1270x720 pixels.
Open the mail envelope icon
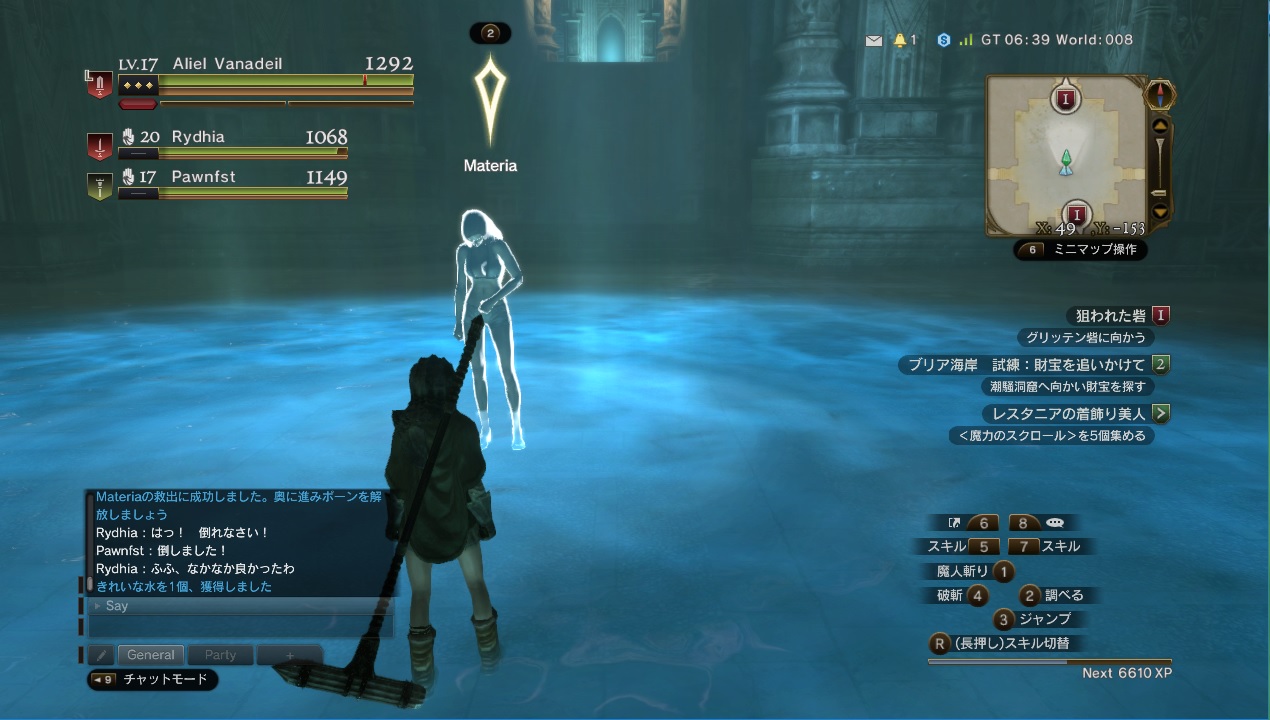click(x=874, y=41)
